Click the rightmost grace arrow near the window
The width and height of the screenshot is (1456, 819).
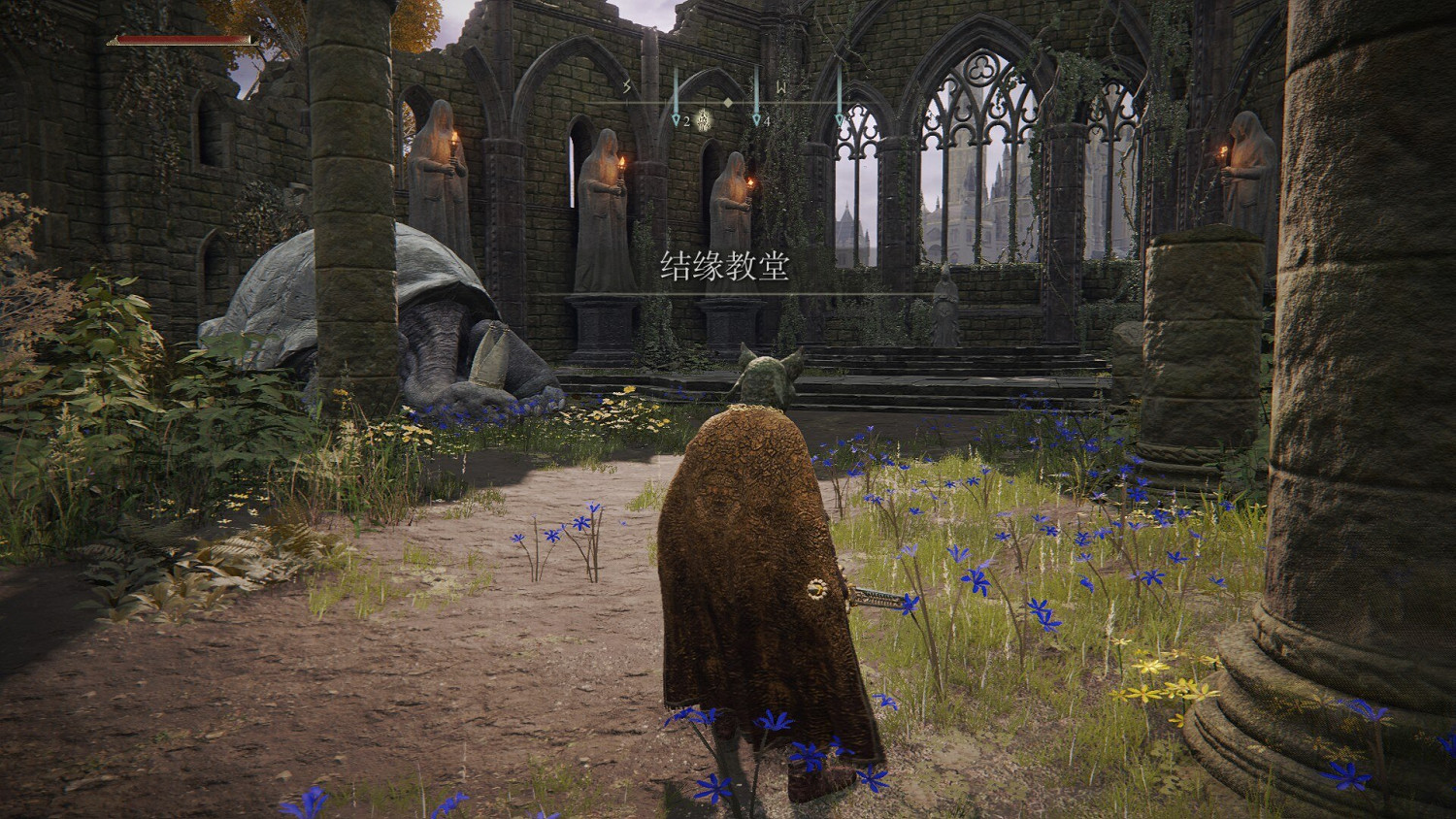(x=840, y=118)
